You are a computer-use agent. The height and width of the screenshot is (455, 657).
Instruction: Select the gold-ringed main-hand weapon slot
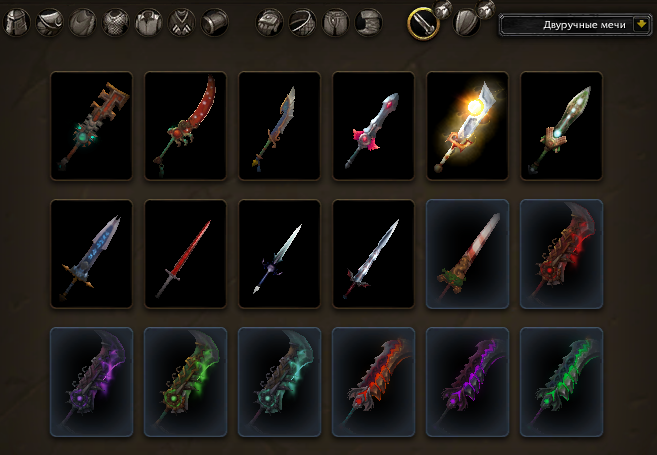click(424, 22)
